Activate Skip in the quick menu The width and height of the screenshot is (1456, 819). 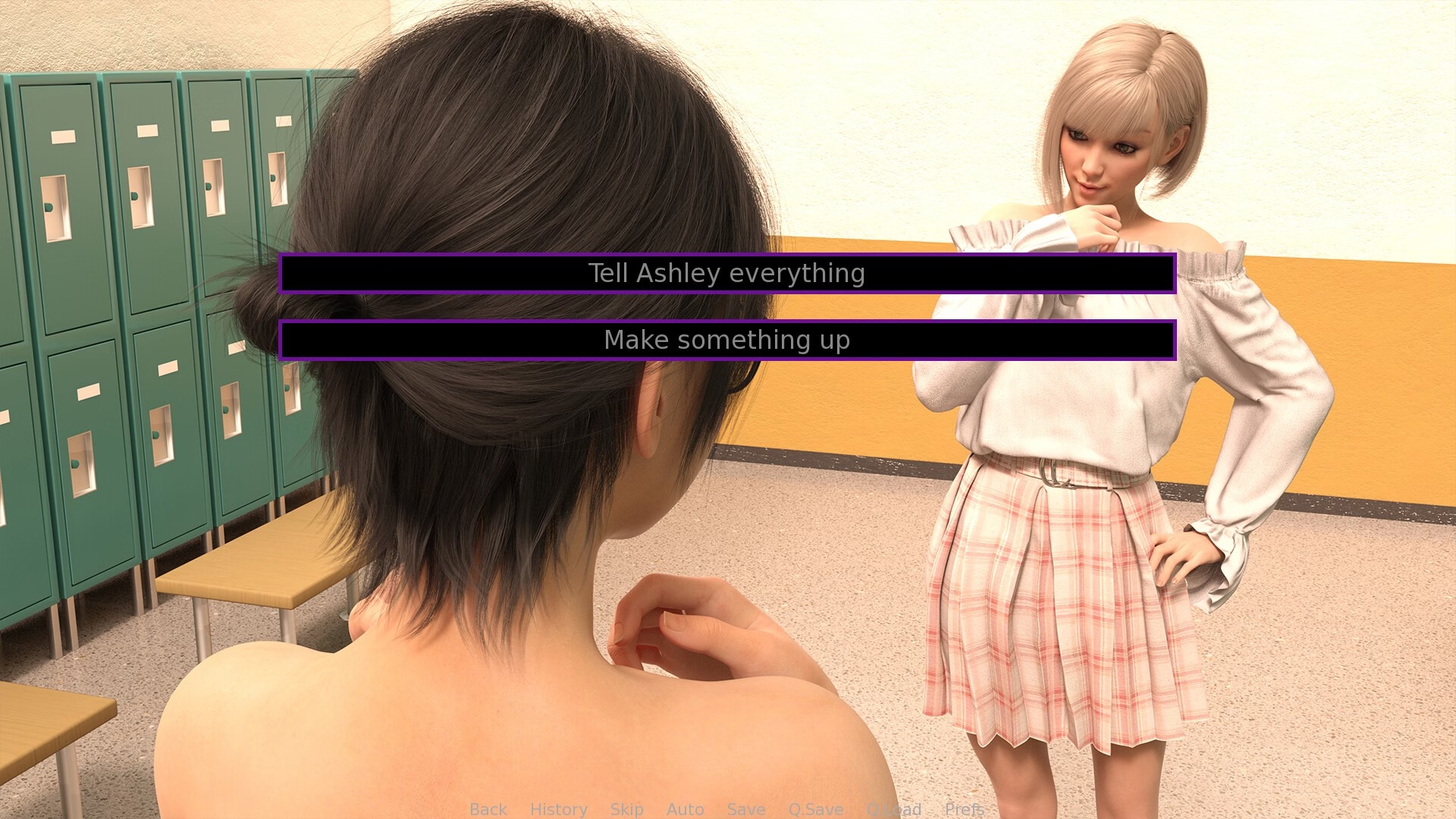(x=626, y=809)
